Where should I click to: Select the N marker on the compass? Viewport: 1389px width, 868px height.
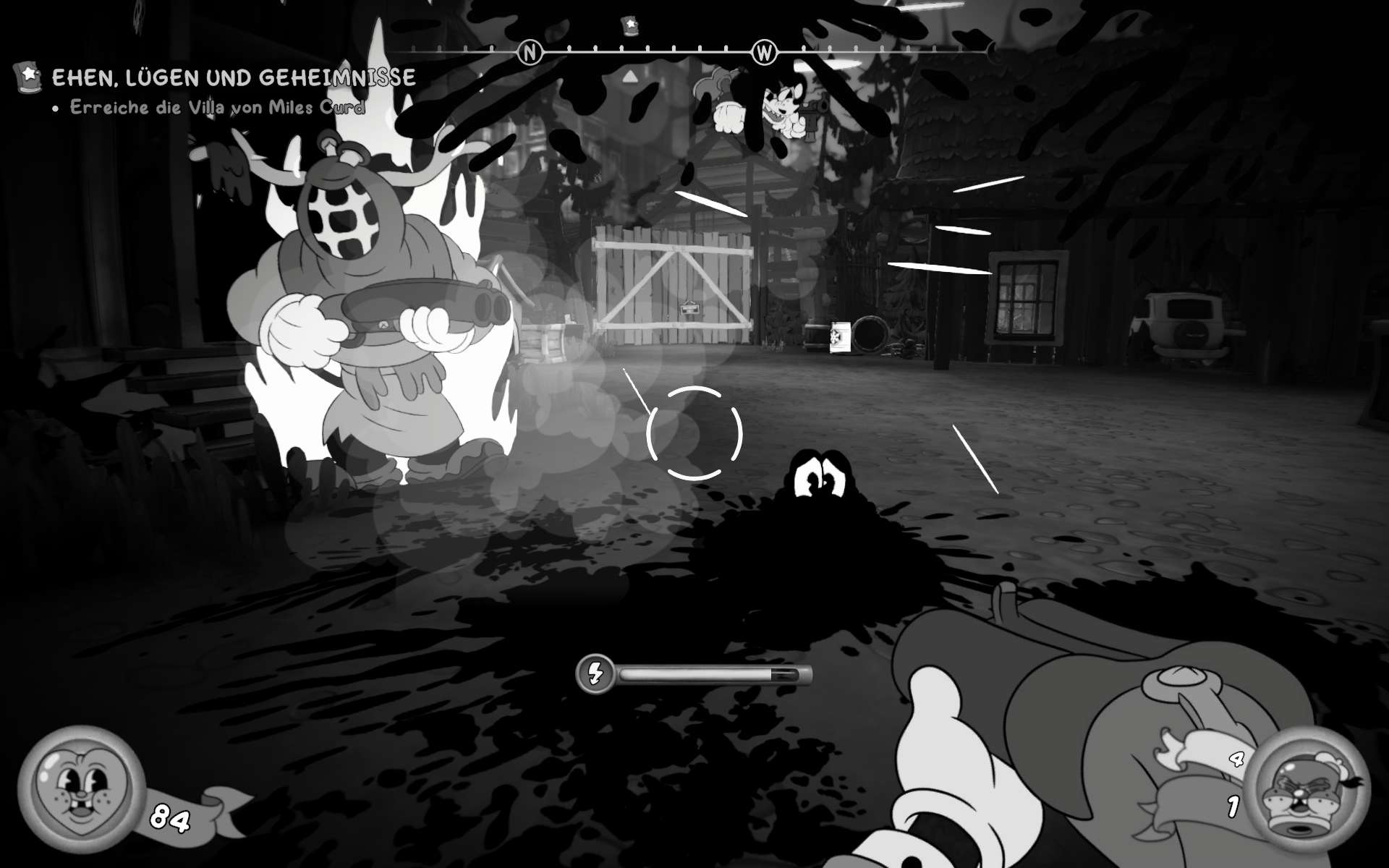click(530, 52)
